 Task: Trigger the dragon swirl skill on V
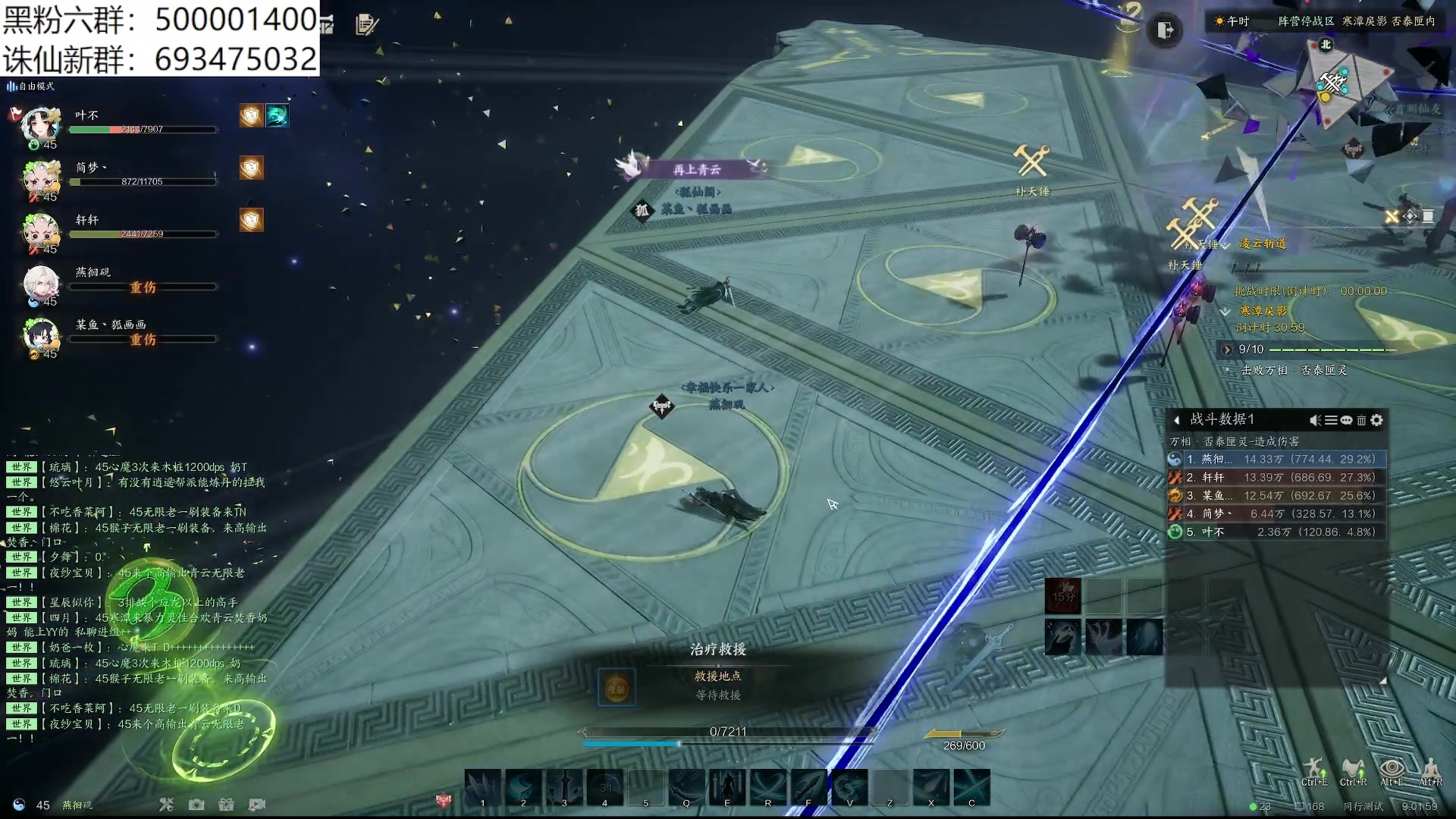point(849,786)
